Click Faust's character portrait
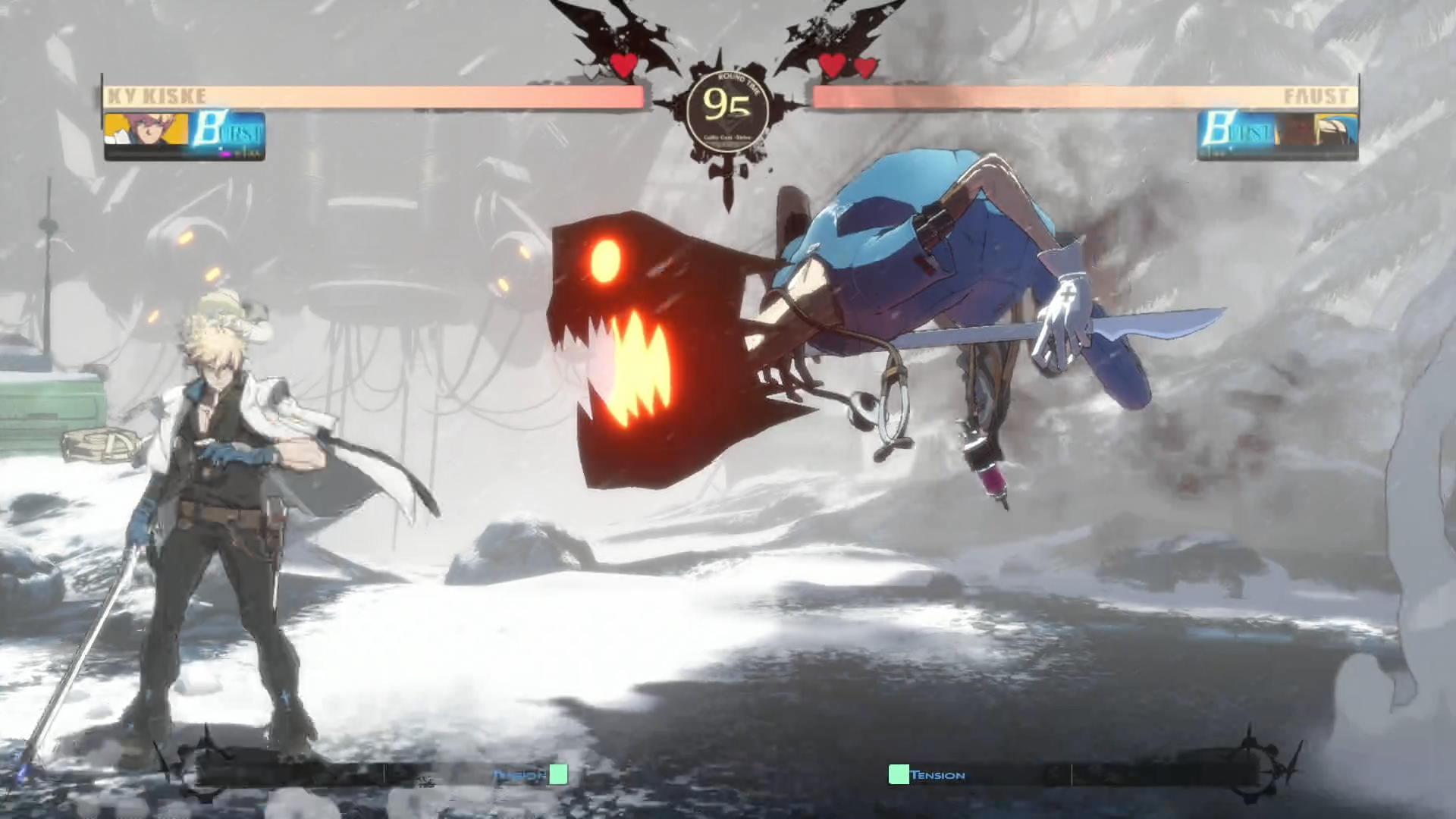The height and width of the screenshot is (819, 1456). (1319, 130)
